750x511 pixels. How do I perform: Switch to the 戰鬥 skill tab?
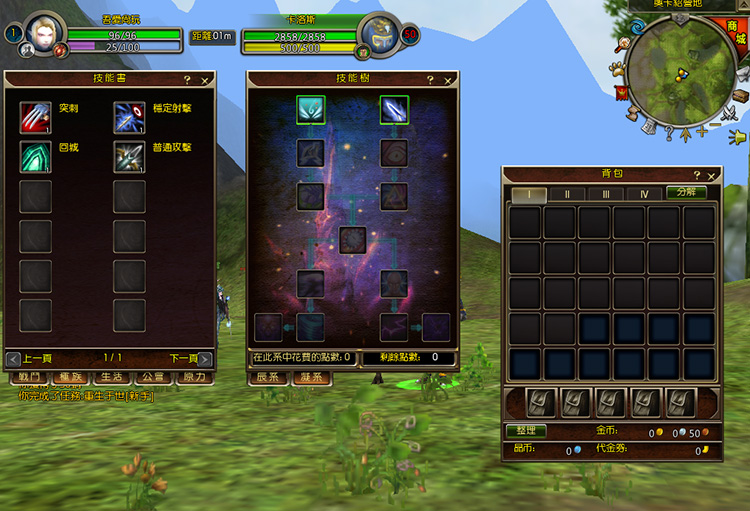coord(30,377)
